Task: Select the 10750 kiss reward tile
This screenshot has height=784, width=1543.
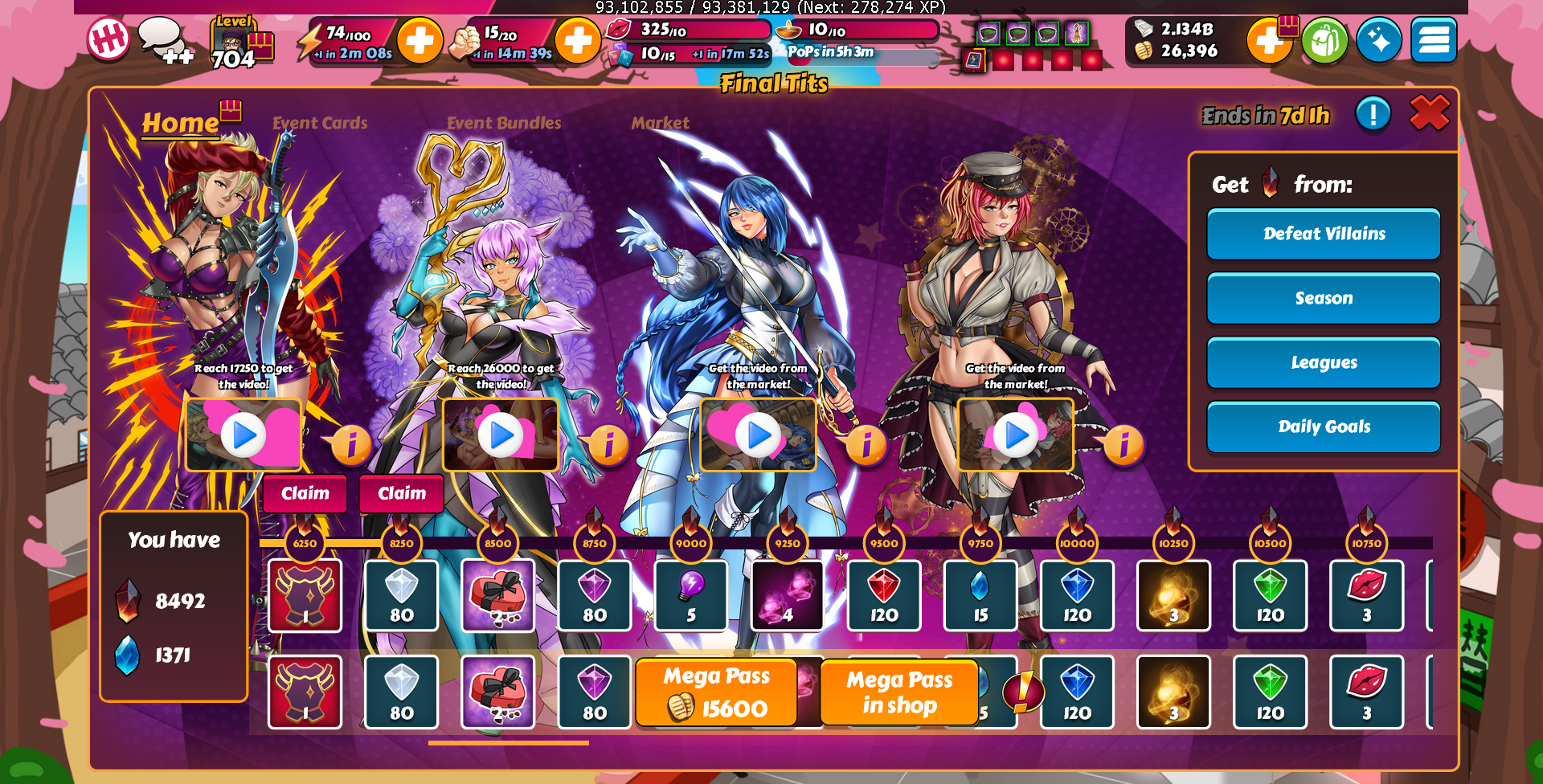Action: pos(1366,595)
